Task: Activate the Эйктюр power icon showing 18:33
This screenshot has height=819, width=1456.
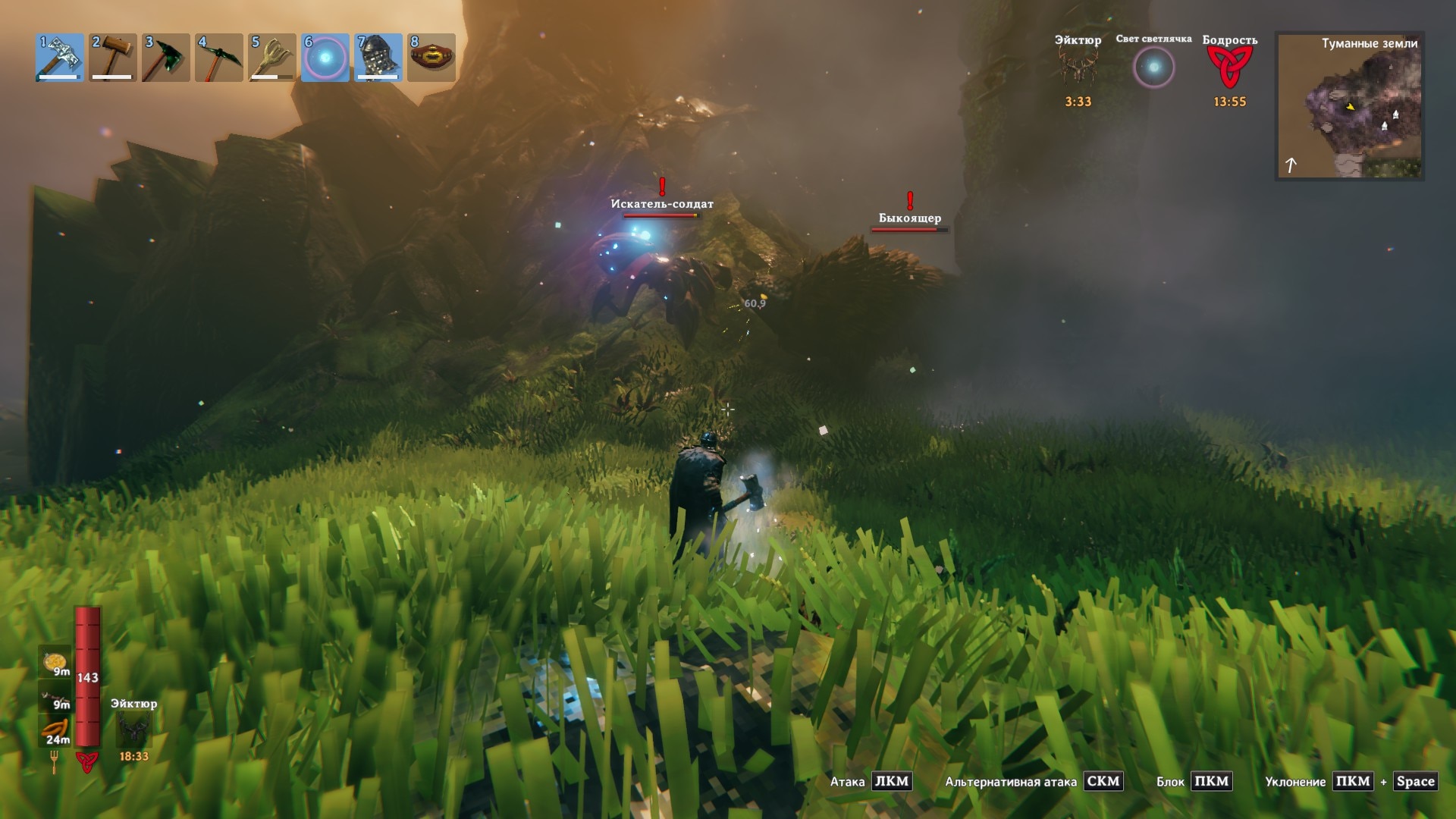Action: 133,730
